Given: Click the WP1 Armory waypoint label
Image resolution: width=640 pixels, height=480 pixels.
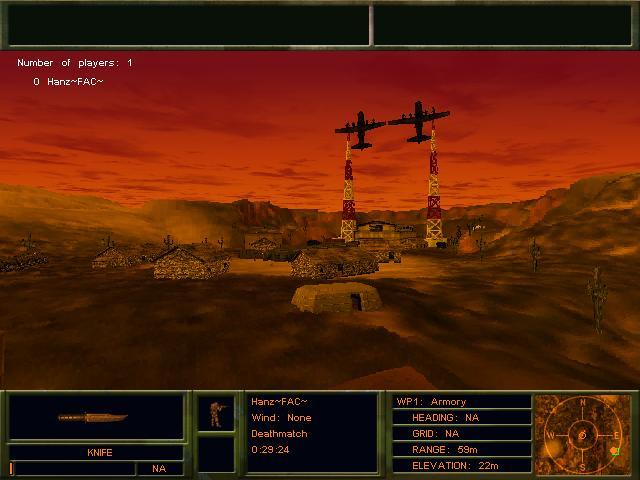Looking at the screenshot, I should click(432, 401).
